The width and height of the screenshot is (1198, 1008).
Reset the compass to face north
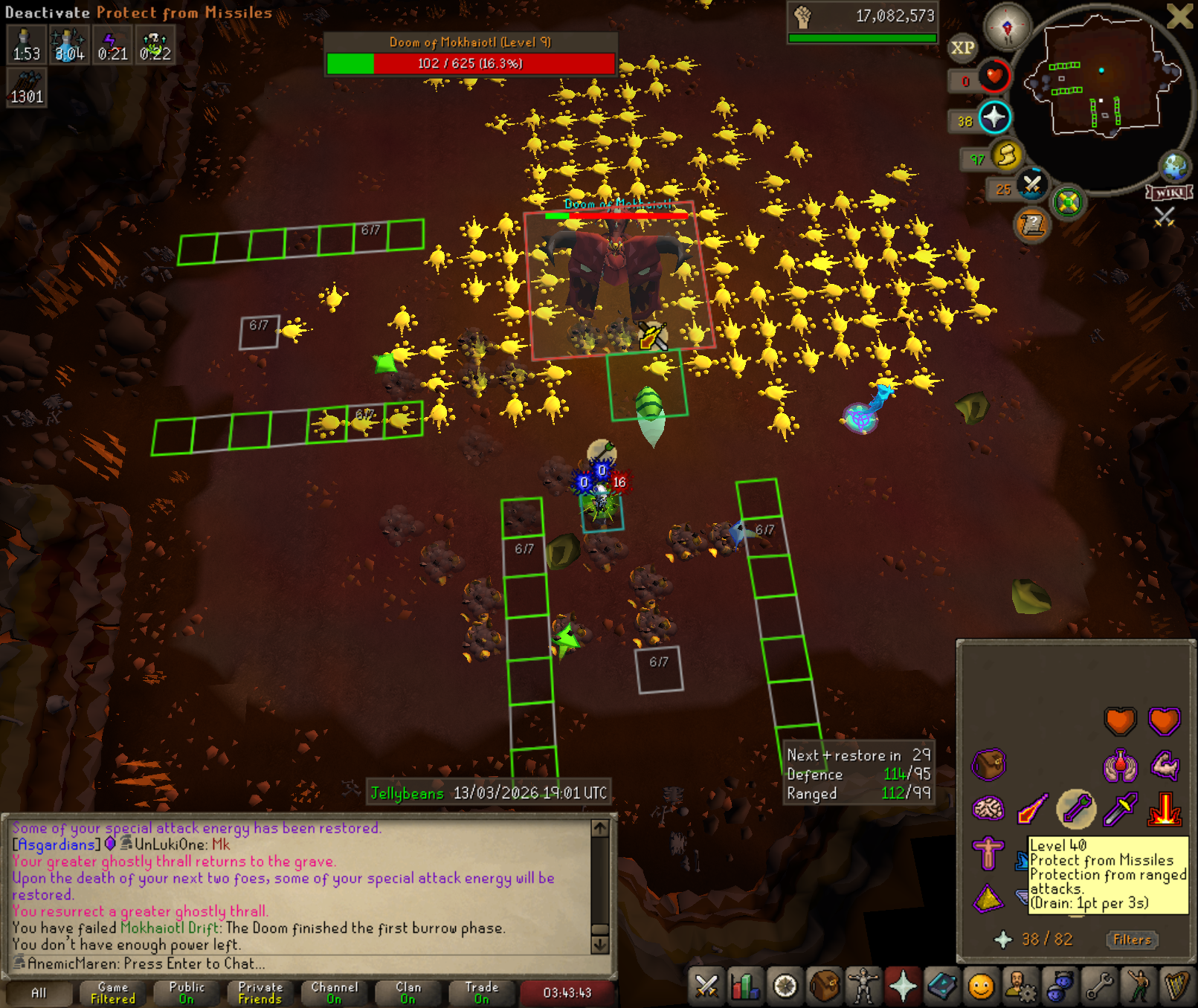coord(1007,28)
